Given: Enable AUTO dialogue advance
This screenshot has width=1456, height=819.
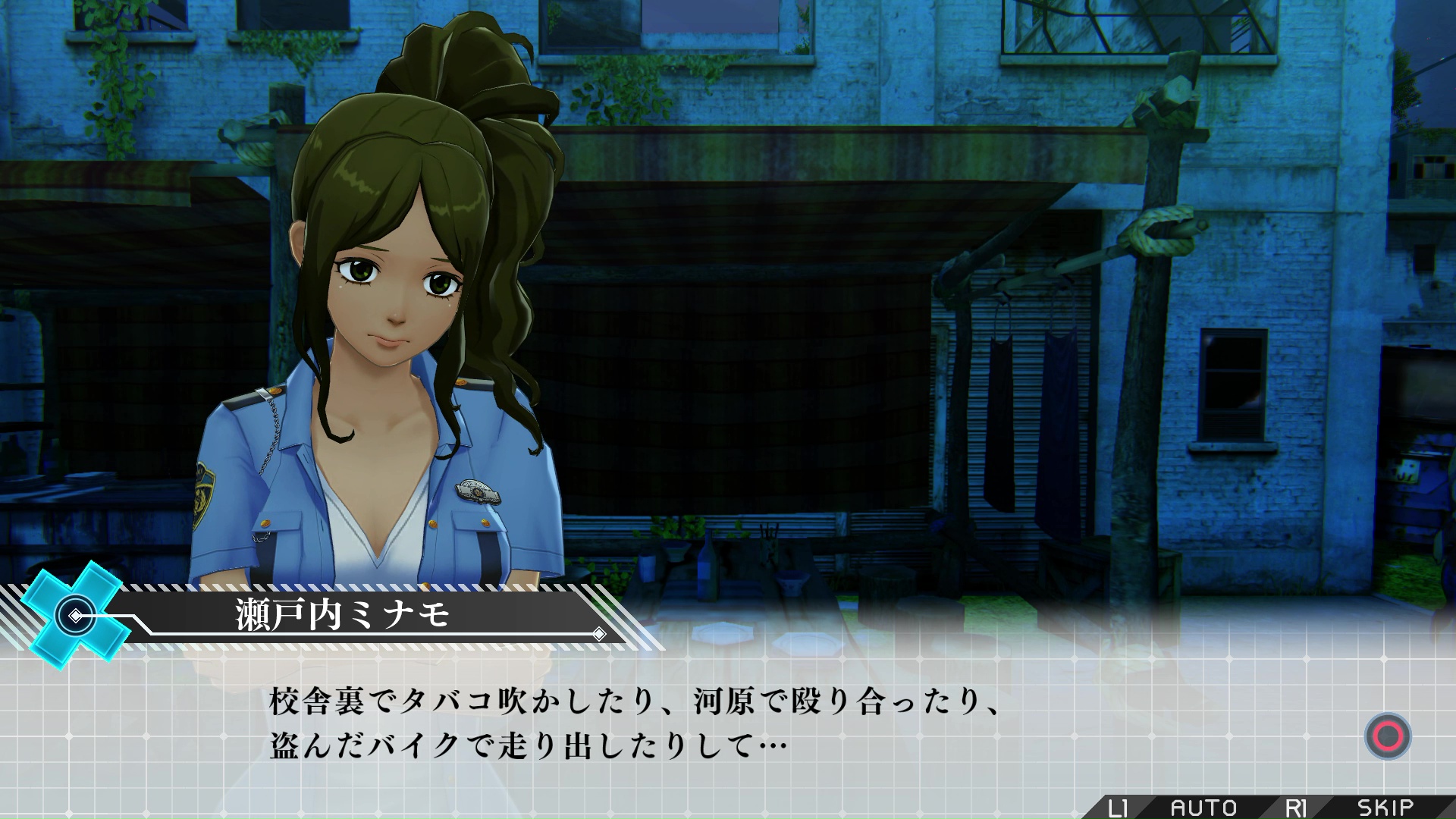Looking at the screenshot, I should (1203, 808).
